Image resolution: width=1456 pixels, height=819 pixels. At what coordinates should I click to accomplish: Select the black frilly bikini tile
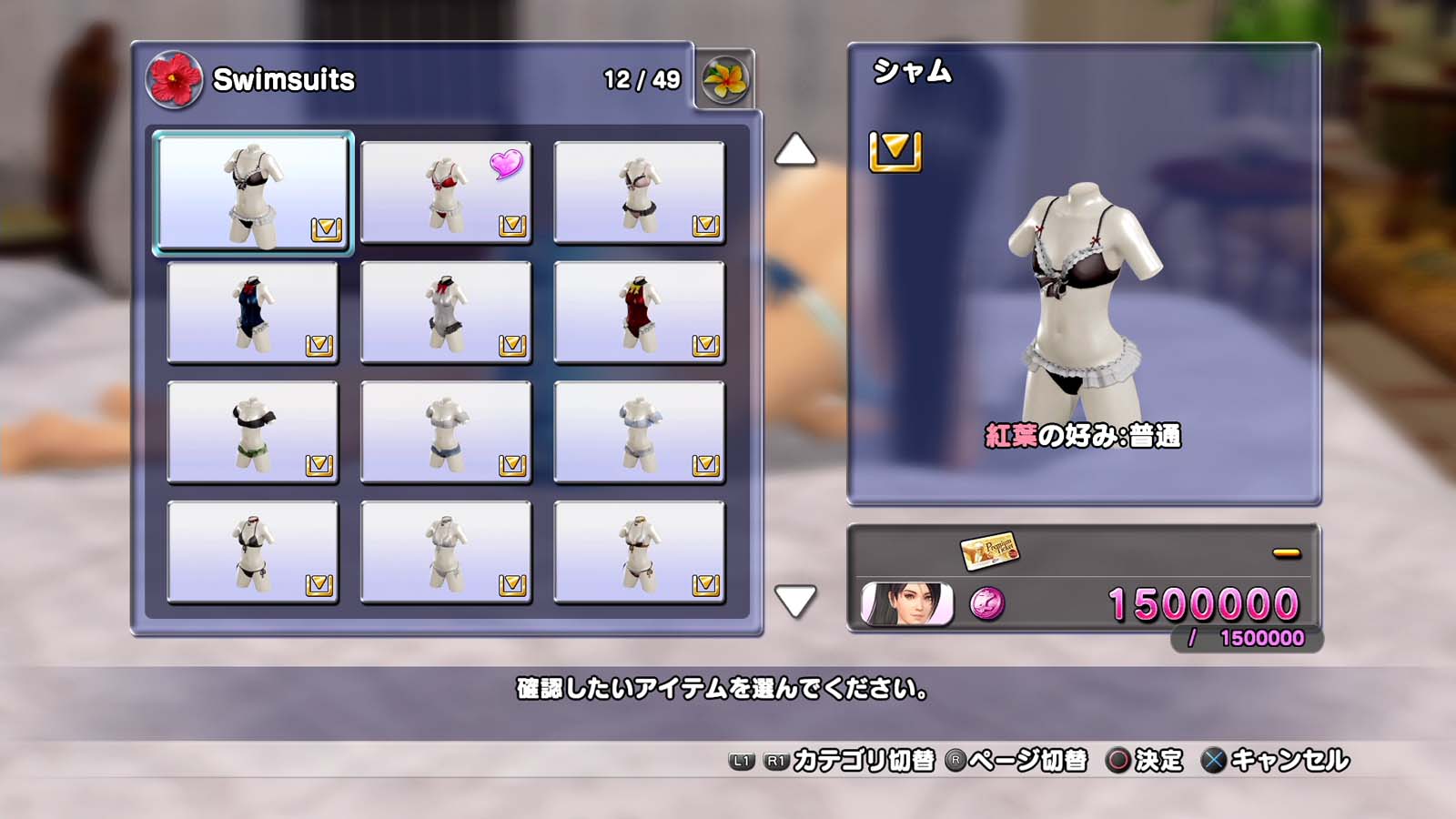tap(253, 192)
